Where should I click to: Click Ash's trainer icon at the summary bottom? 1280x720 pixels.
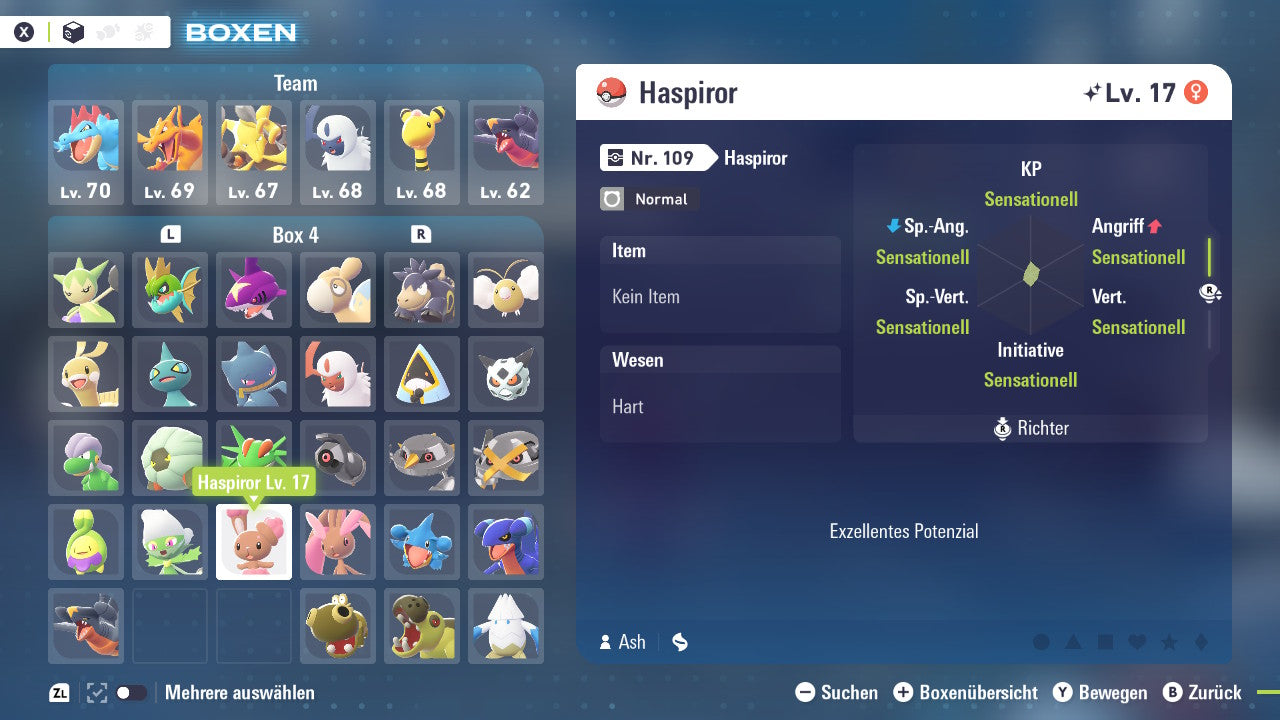point(607,642)
